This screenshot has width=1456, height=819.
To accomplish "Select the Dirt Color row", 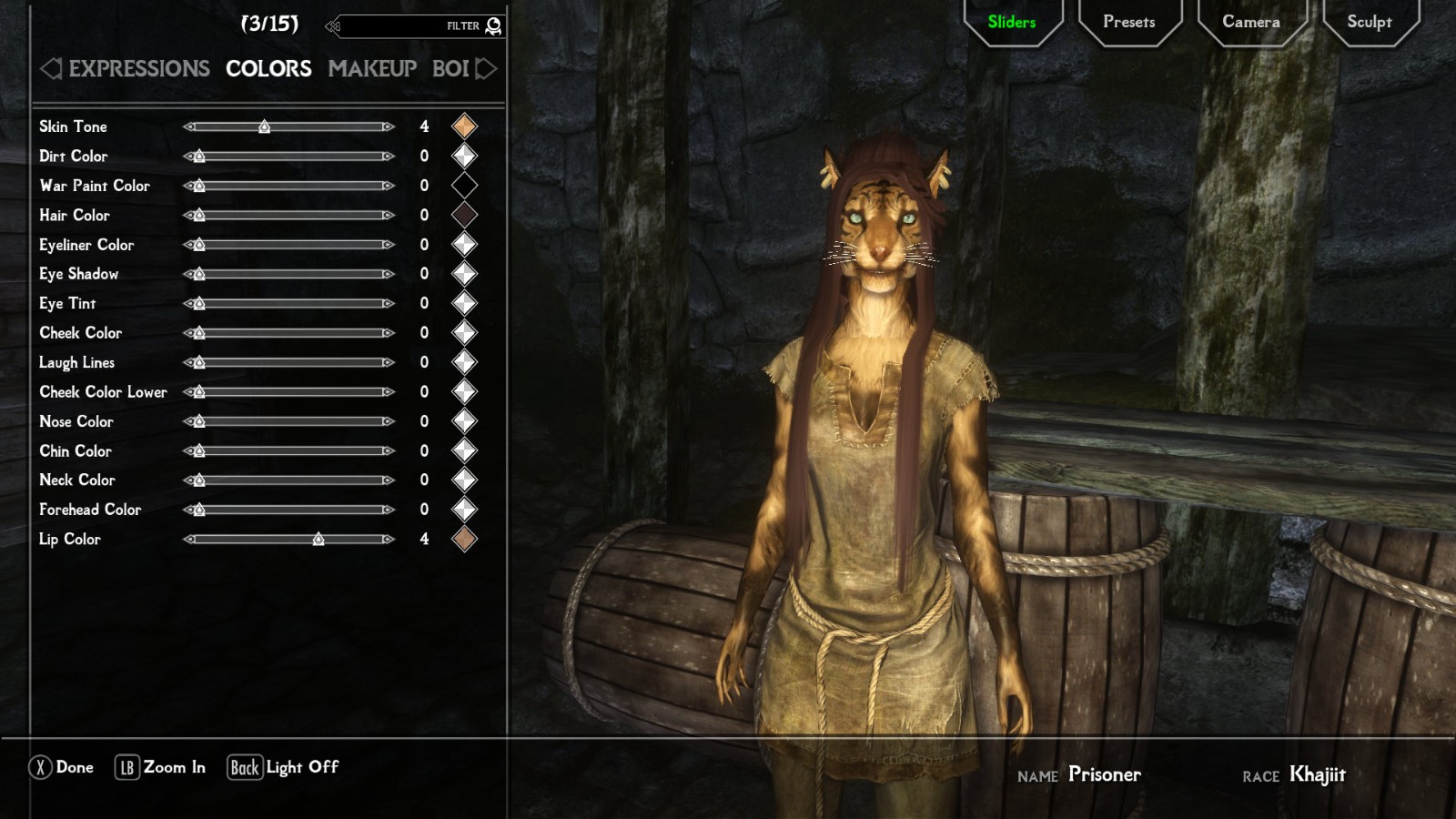I will point(74,157).
